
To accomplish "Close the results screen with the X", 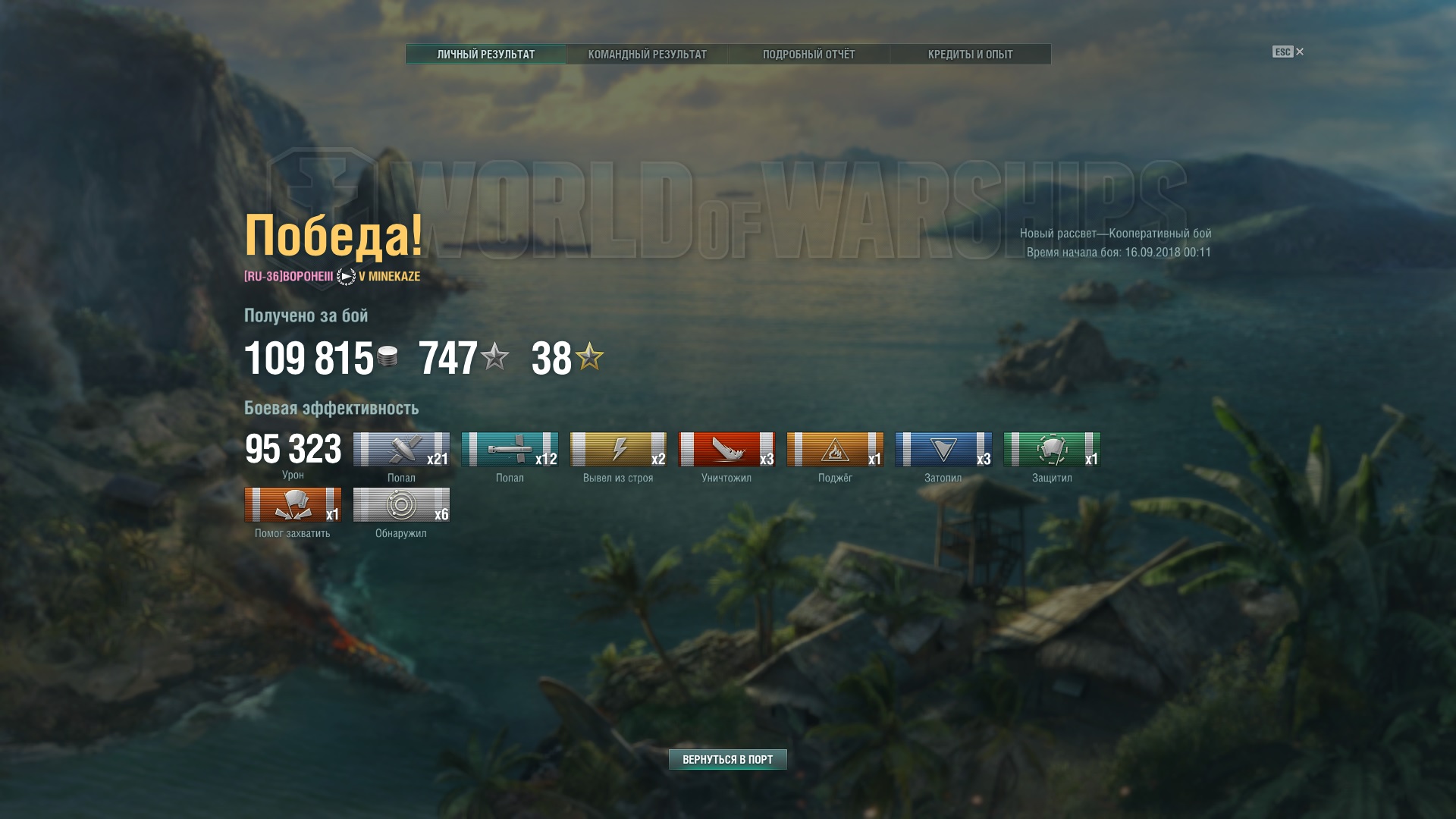I will click(1300, 52).
